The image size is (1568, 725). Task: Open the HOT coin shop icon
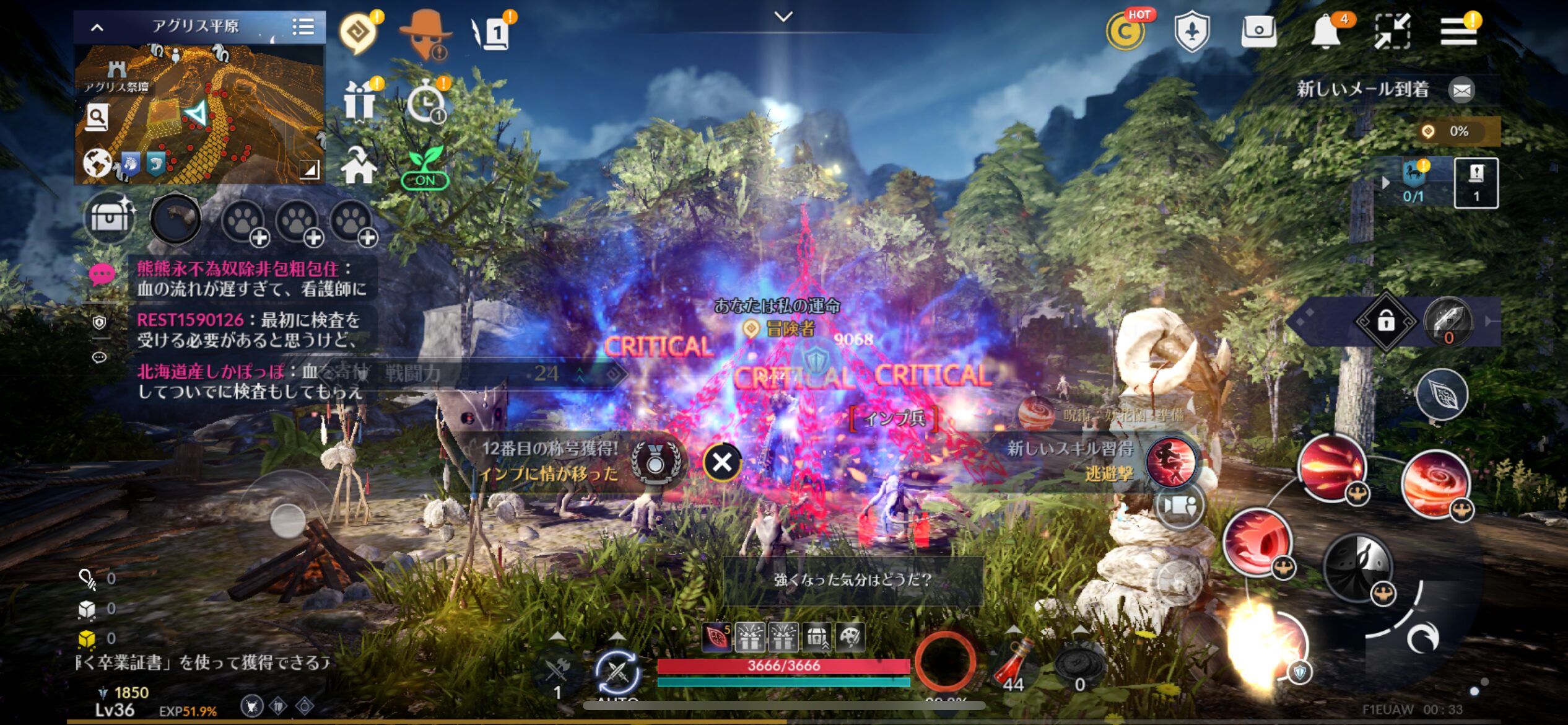tap(1125, 32)
